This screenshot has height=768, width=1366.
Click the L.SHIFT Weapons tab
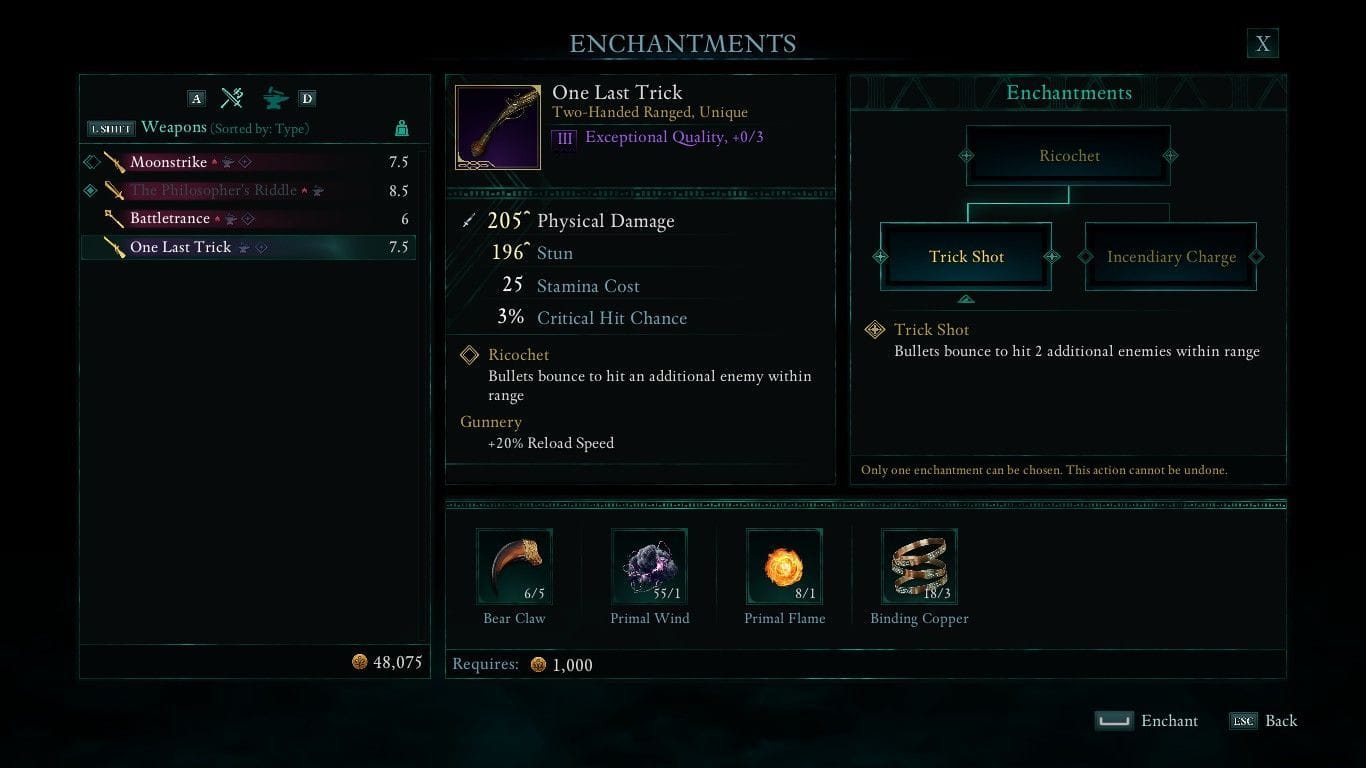tap(110, 128)
